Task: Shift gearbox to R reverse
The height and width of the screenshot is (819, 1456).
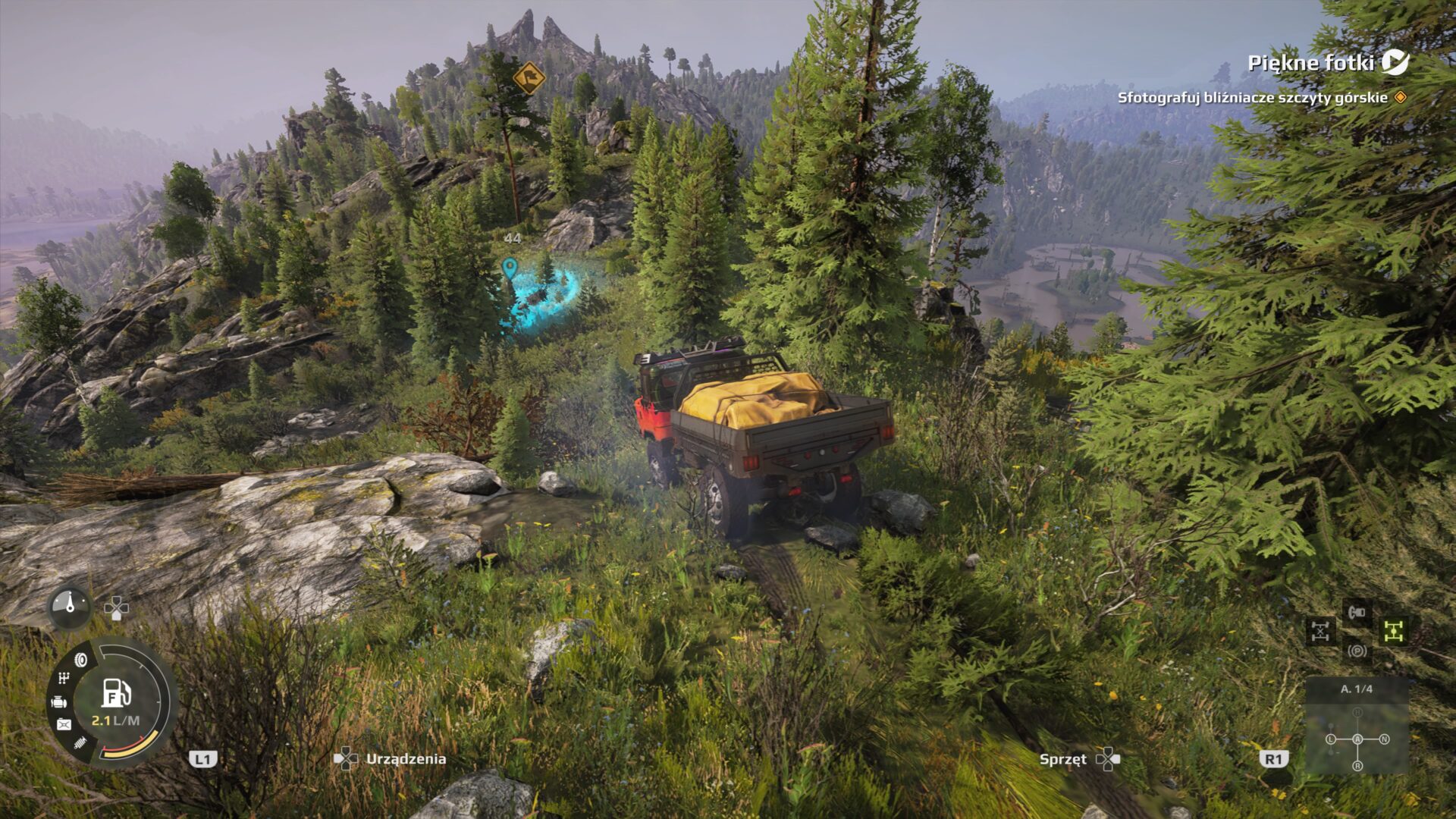Action: [1357, 766]
